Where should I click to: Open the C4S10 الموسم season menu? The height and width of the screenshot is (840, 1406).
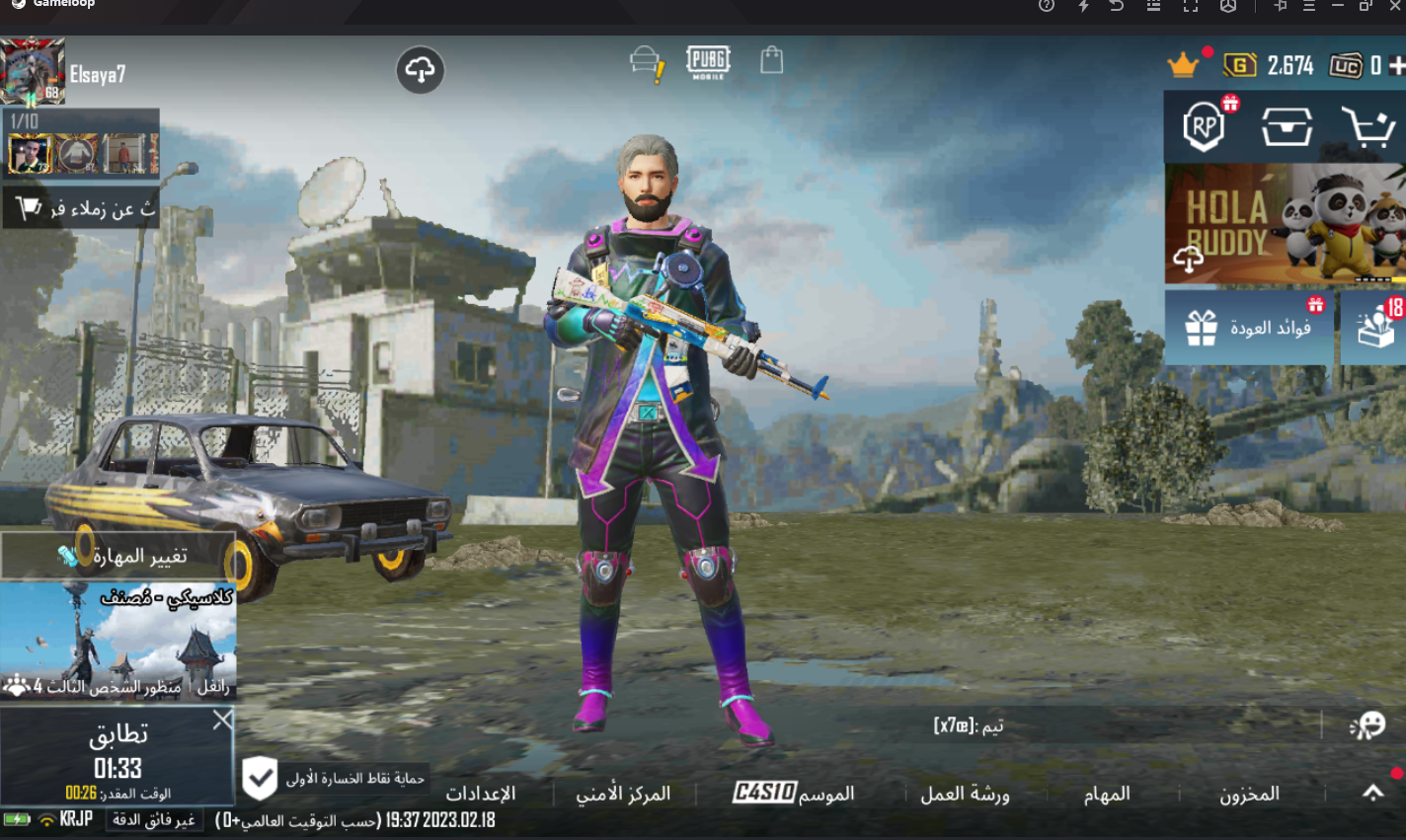coord(794,794)
